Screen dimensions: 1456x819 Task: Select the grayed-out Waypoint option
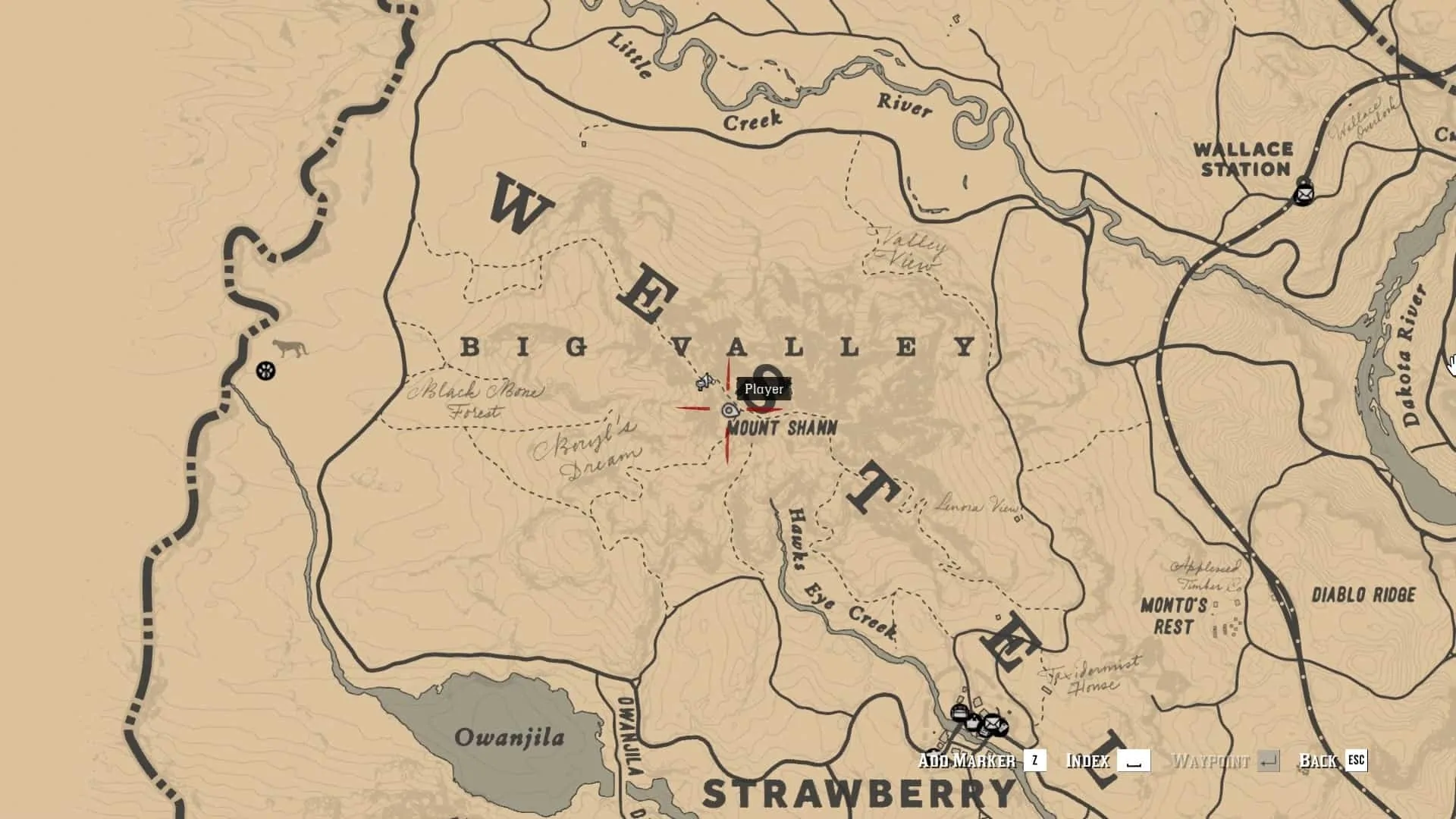tap(1211, 761)
